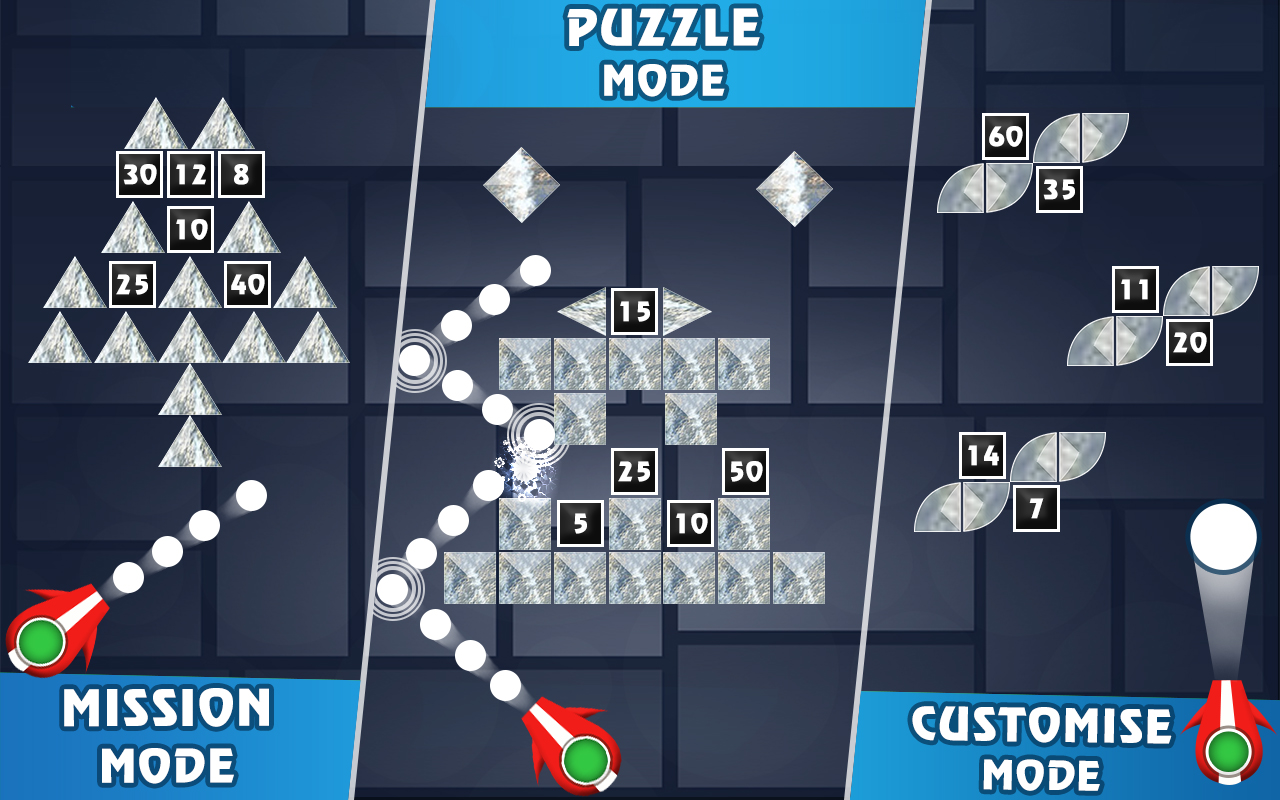Select the brick numbered 40 in Mission Mode
1280x800 pixels.
click(246, 283)
